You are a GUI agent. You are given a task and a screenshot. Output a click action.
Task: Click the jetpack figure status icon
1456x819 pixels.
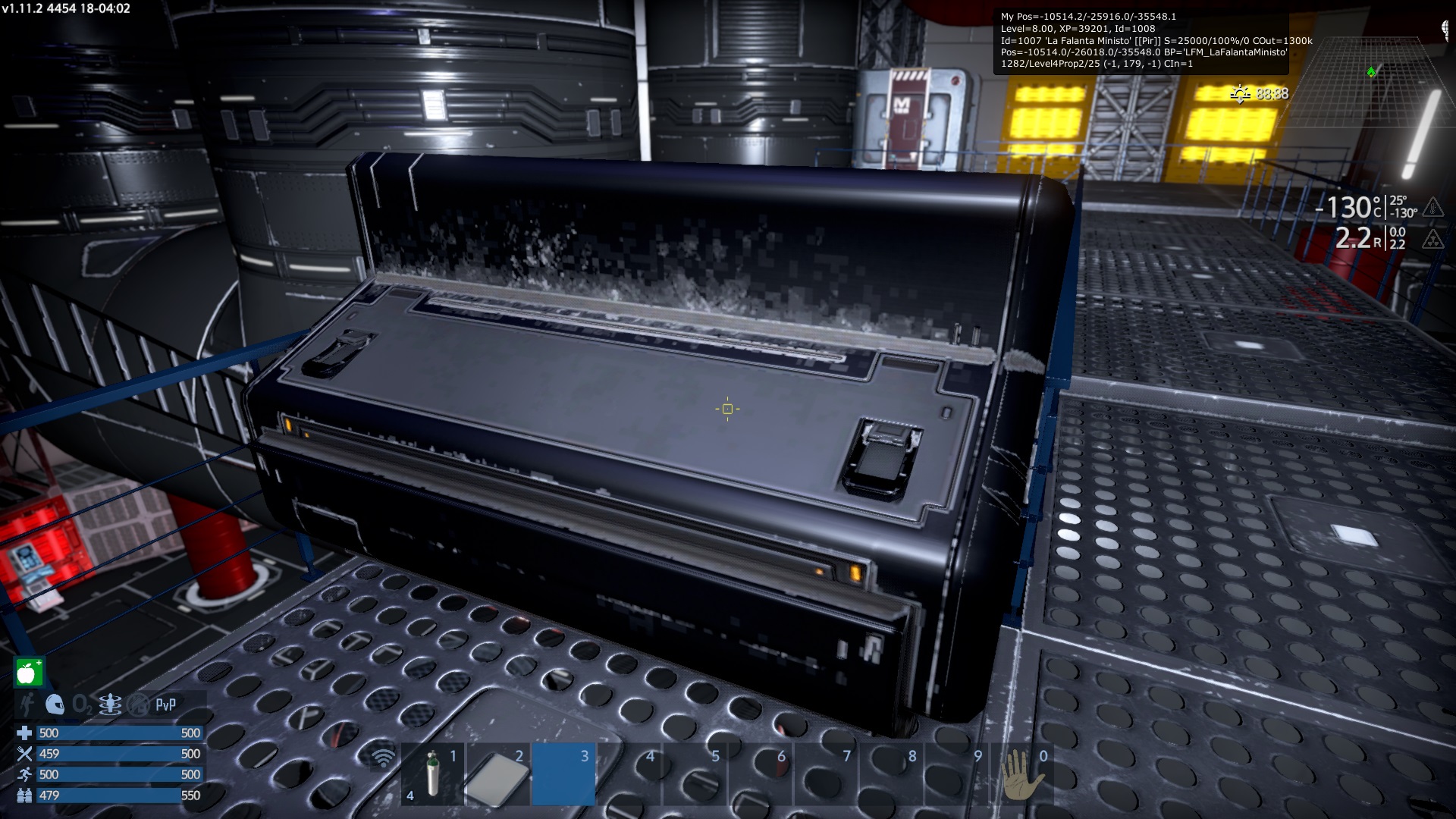point(27,704)
